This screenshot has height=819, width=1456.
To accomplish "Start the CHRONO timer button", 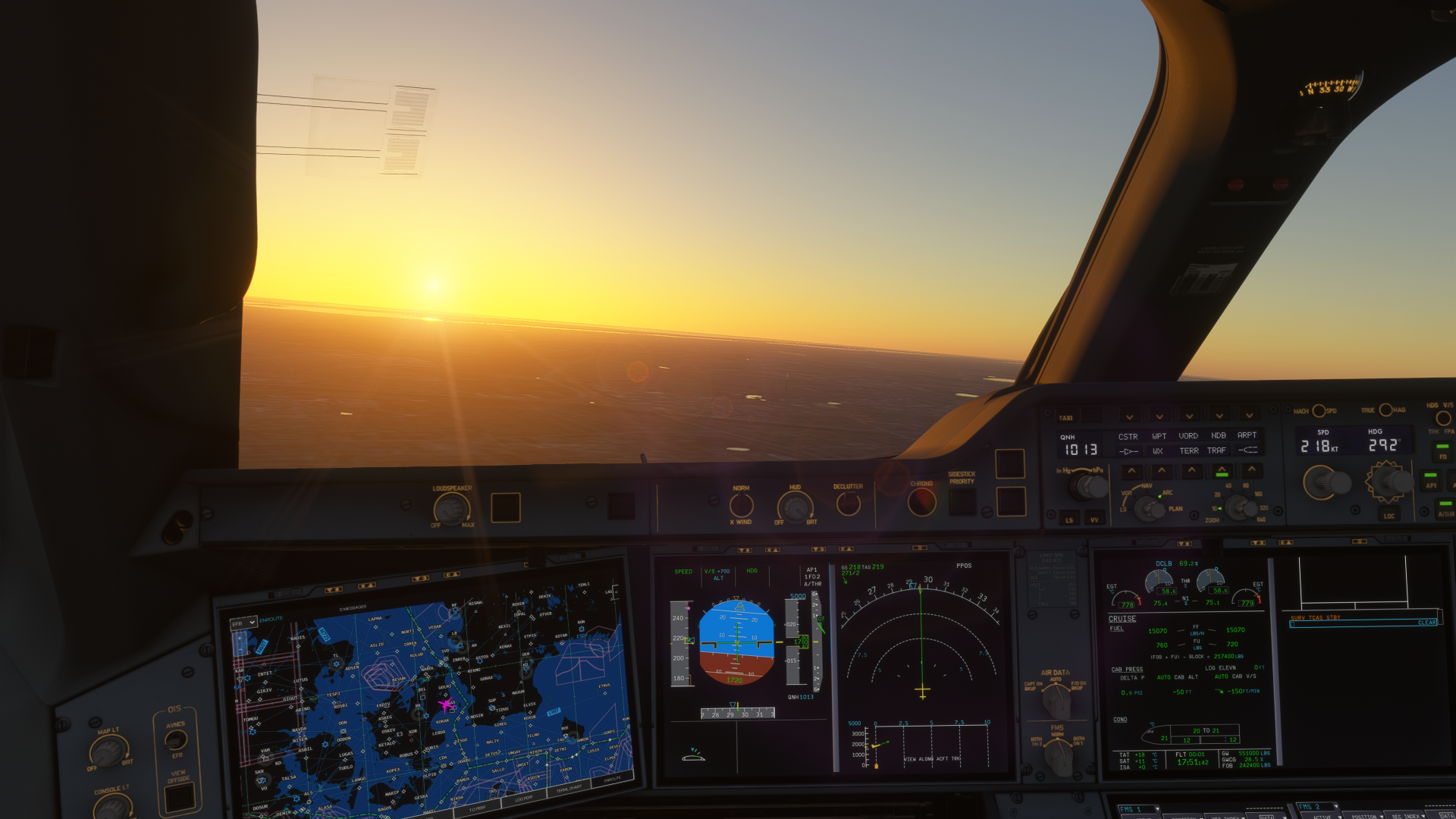I will (922, 501).
